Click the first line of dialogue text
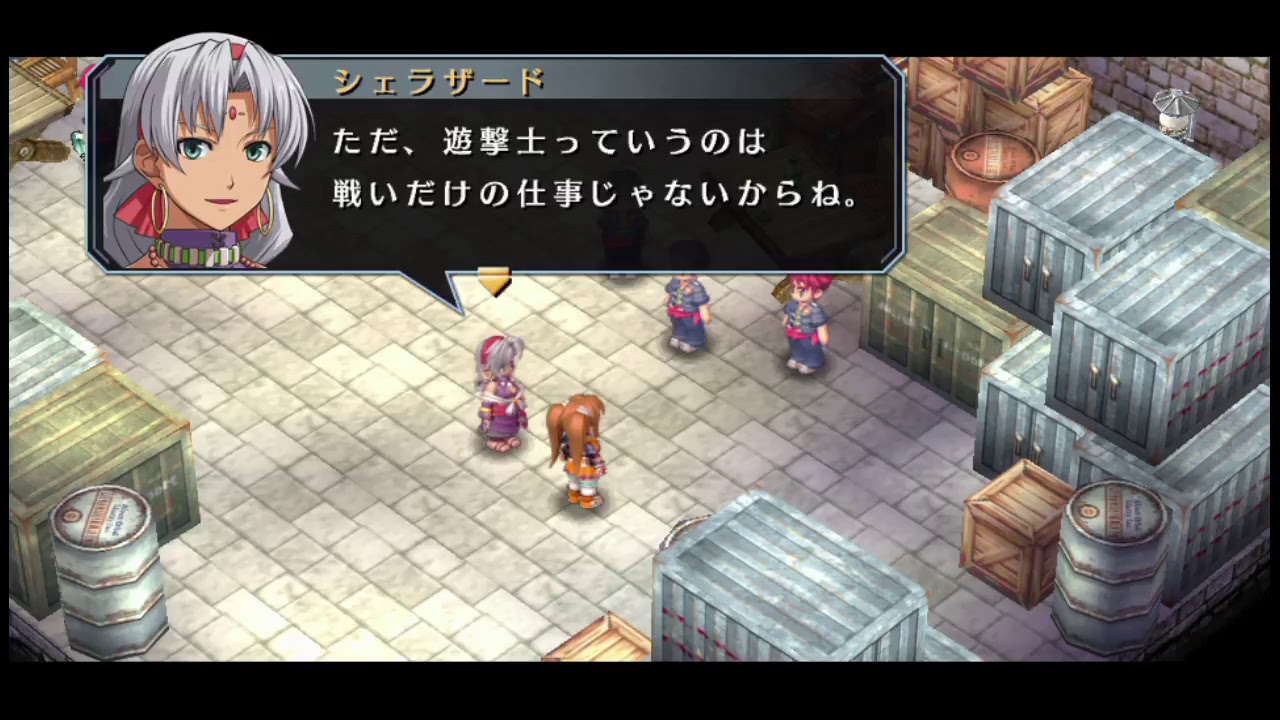The height and width of the screenshot is (720, 1280). (548, 141)
